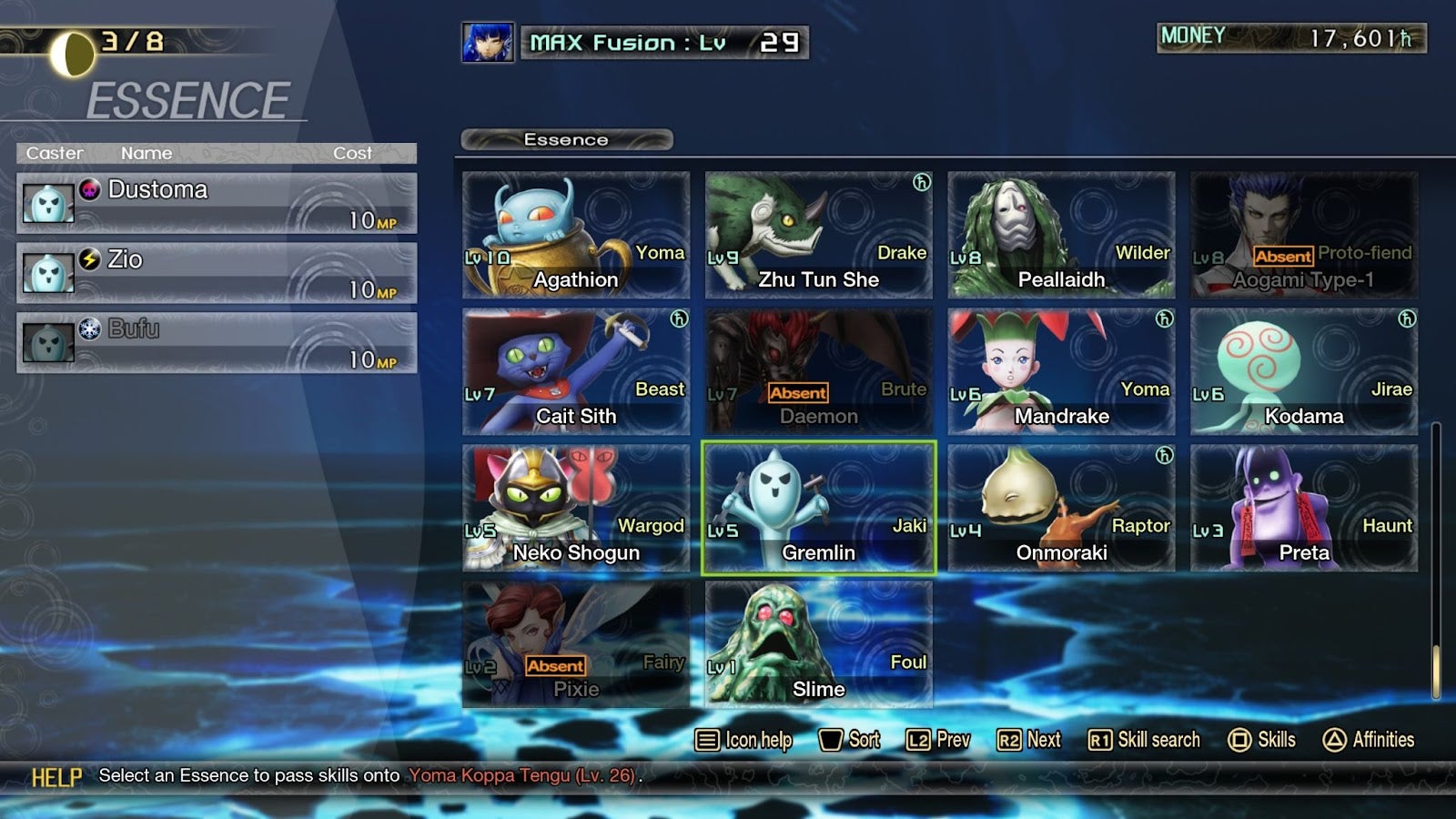Image resolution: width=1456 pixels, height=819 pixels.
Task: Toggle the Absent Pixie essence
Action: tap(576, 643)
